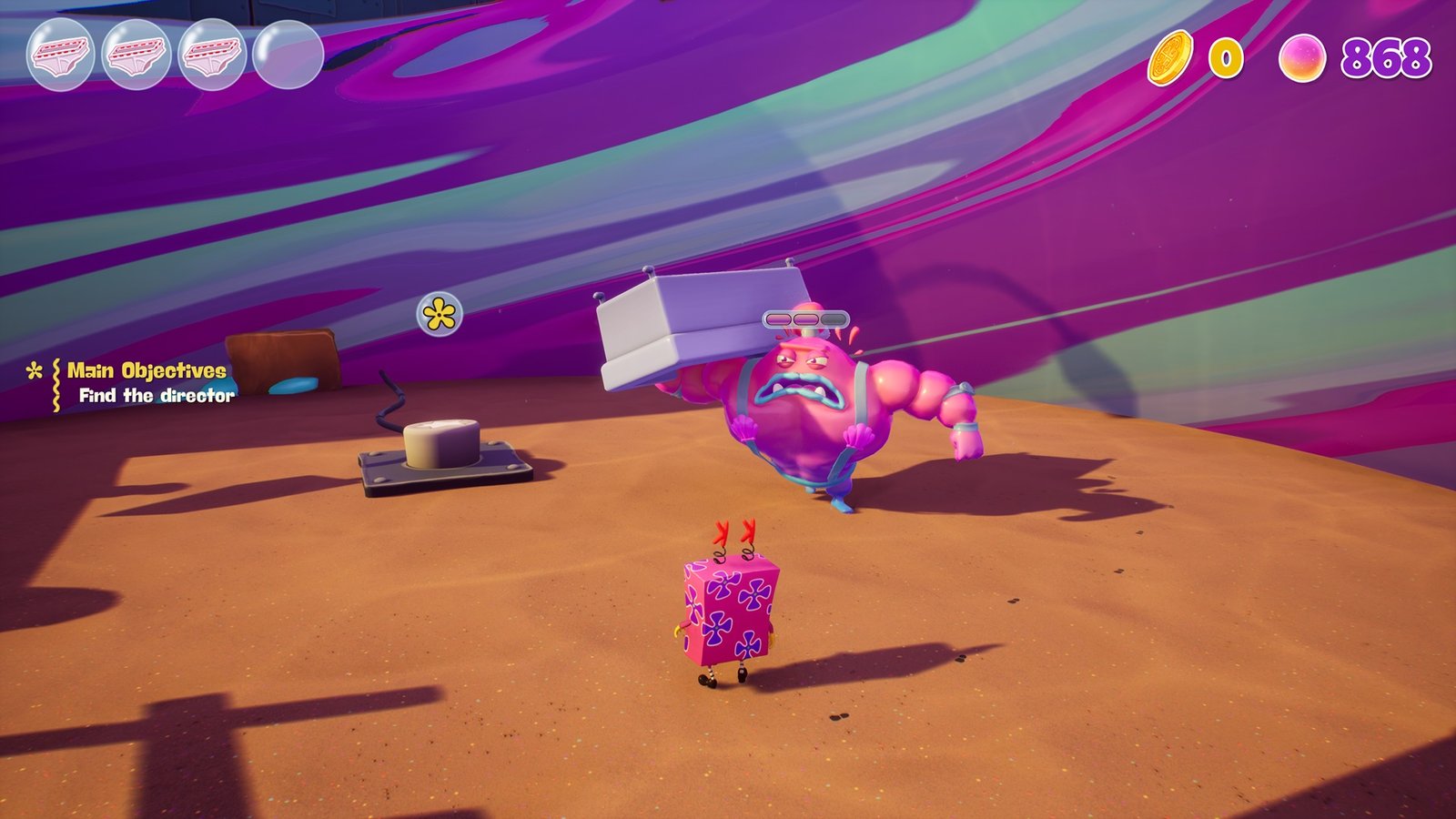Click the yellow flower beside Main Objectives
Viewport: 1456px width, 819px height.
[x=35, y=371]
